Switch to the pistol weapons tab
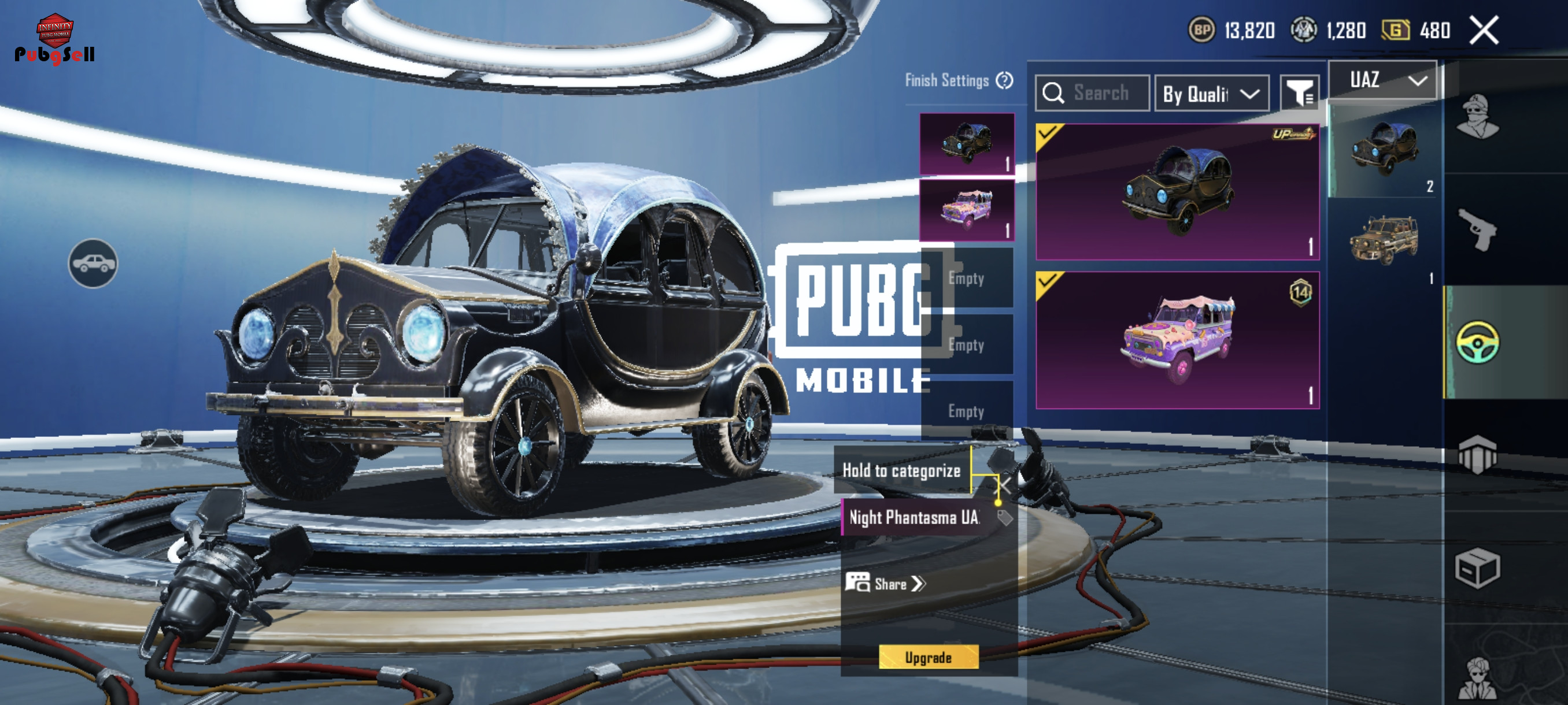The width and height of the screenshot is (1568, 705). click(x=1477, y=229)
